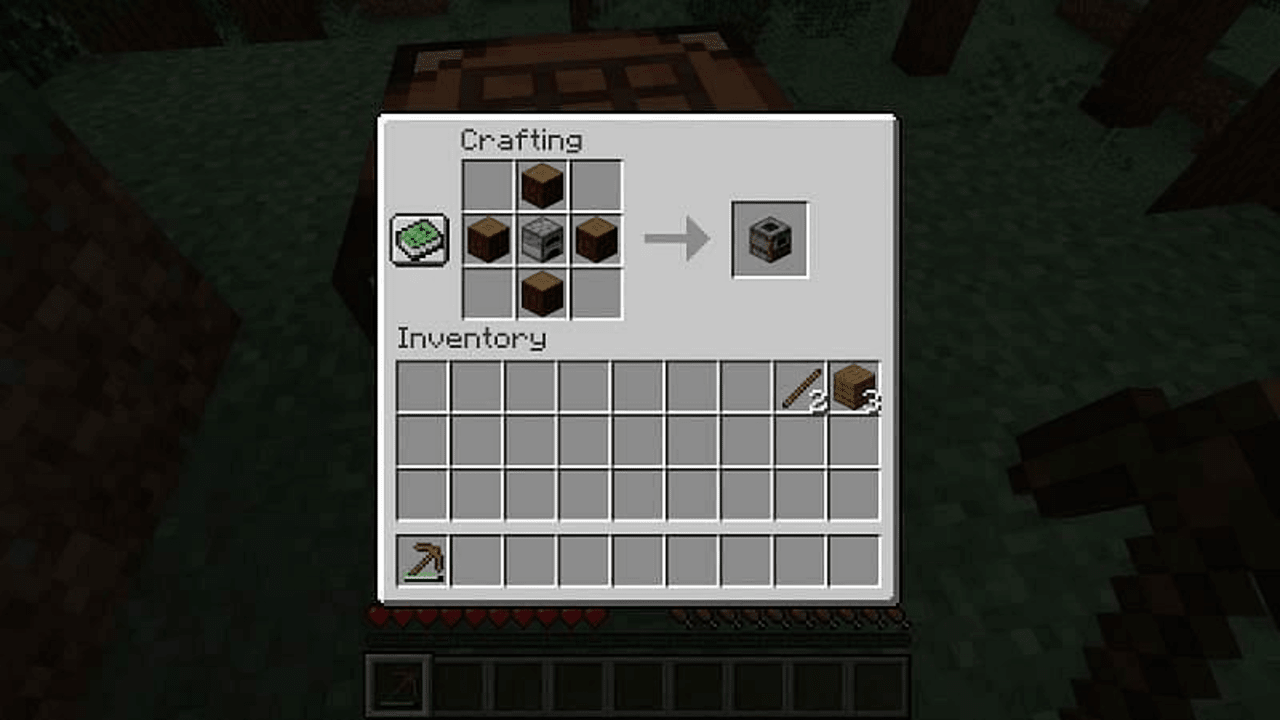This screenshot has height=720, width=1280.
Task: Select the wooden planks stack in inventory
Action: (x=854, y=387)
